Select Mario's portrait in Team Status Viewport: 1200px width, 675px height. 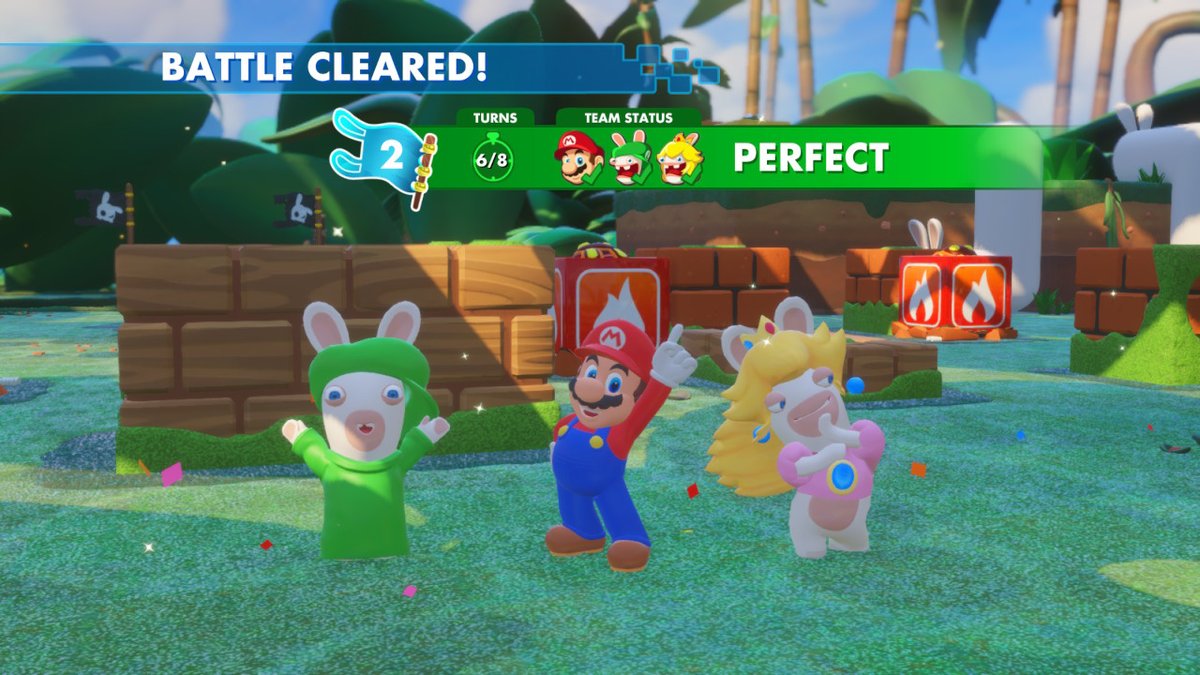[x=579, y=158]
